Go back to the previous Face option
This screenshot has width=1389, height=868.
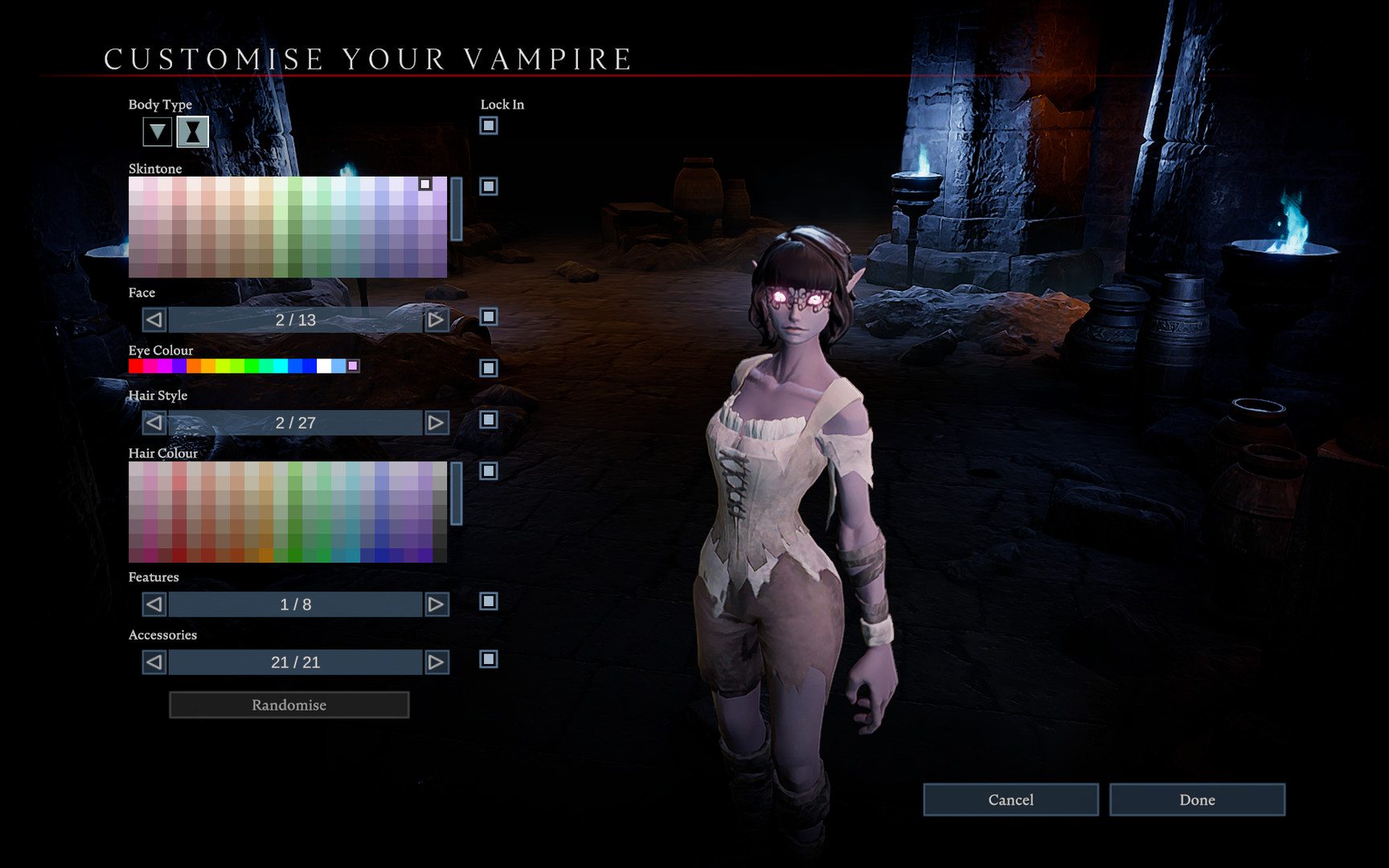click(x=153, y=320)
